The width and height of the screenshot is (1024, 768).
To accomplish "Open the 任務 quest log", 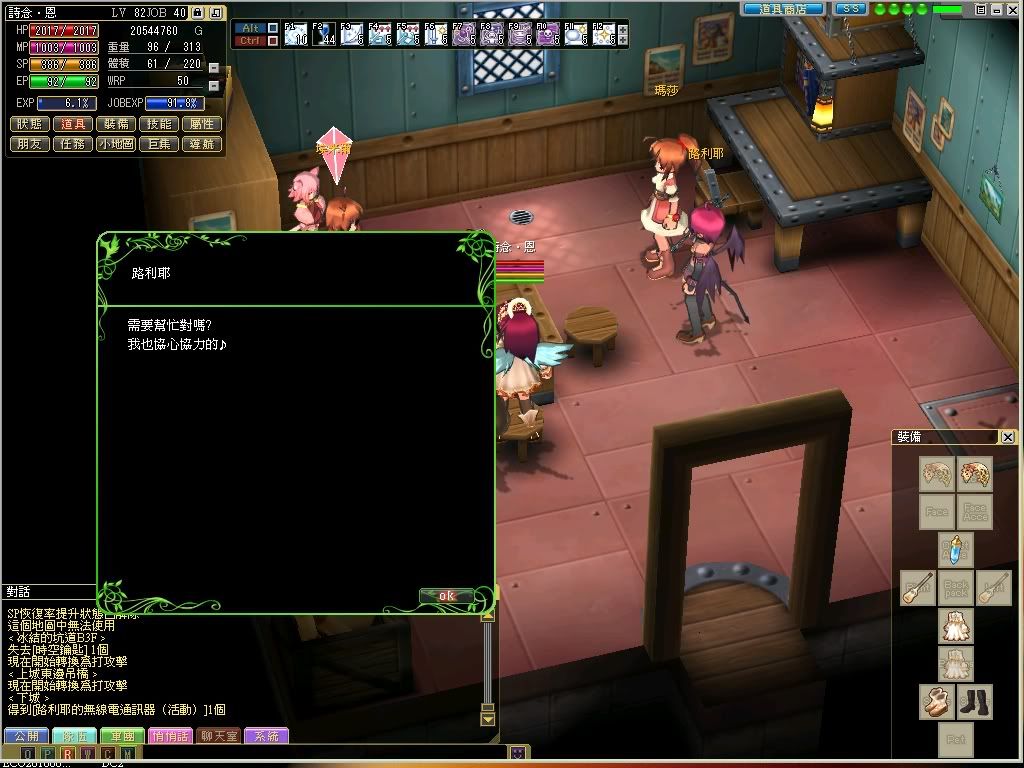I will (x=73, y=144).
